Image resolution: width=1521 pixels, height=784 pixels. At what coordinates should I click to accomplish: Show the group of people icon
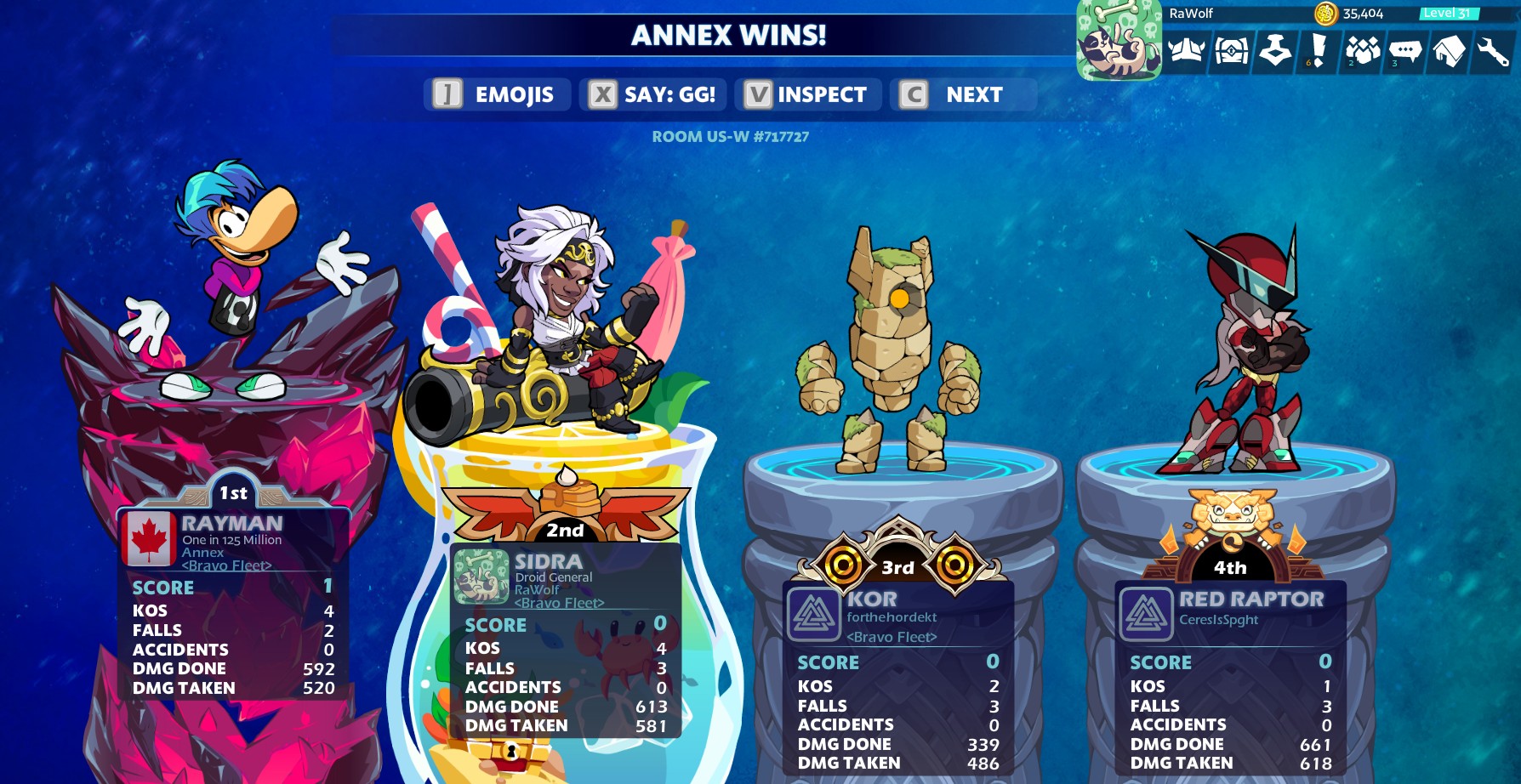(1363, 52)
